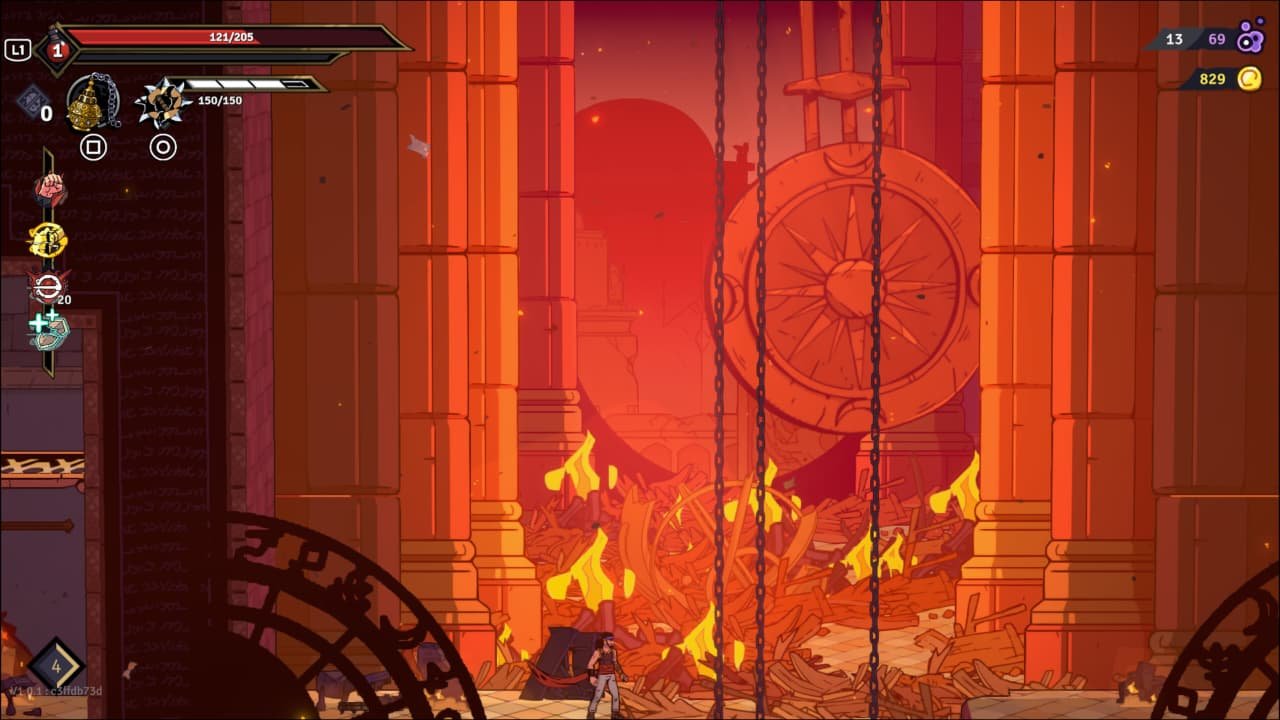Viewport: 1280px width, 720px height.
Task: Choose the golden double-fist medallion
Action: [x=48, y=240]
